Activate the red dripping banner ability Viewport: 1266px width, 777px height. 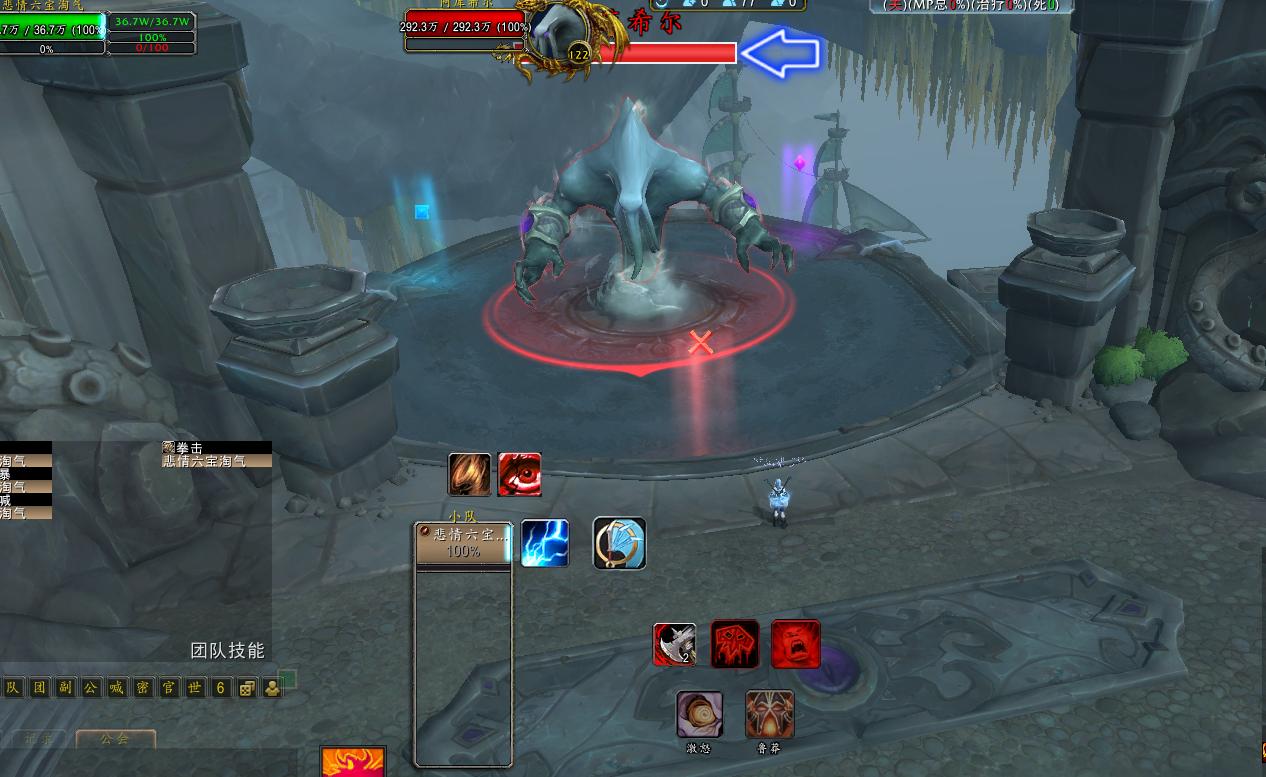735,644
